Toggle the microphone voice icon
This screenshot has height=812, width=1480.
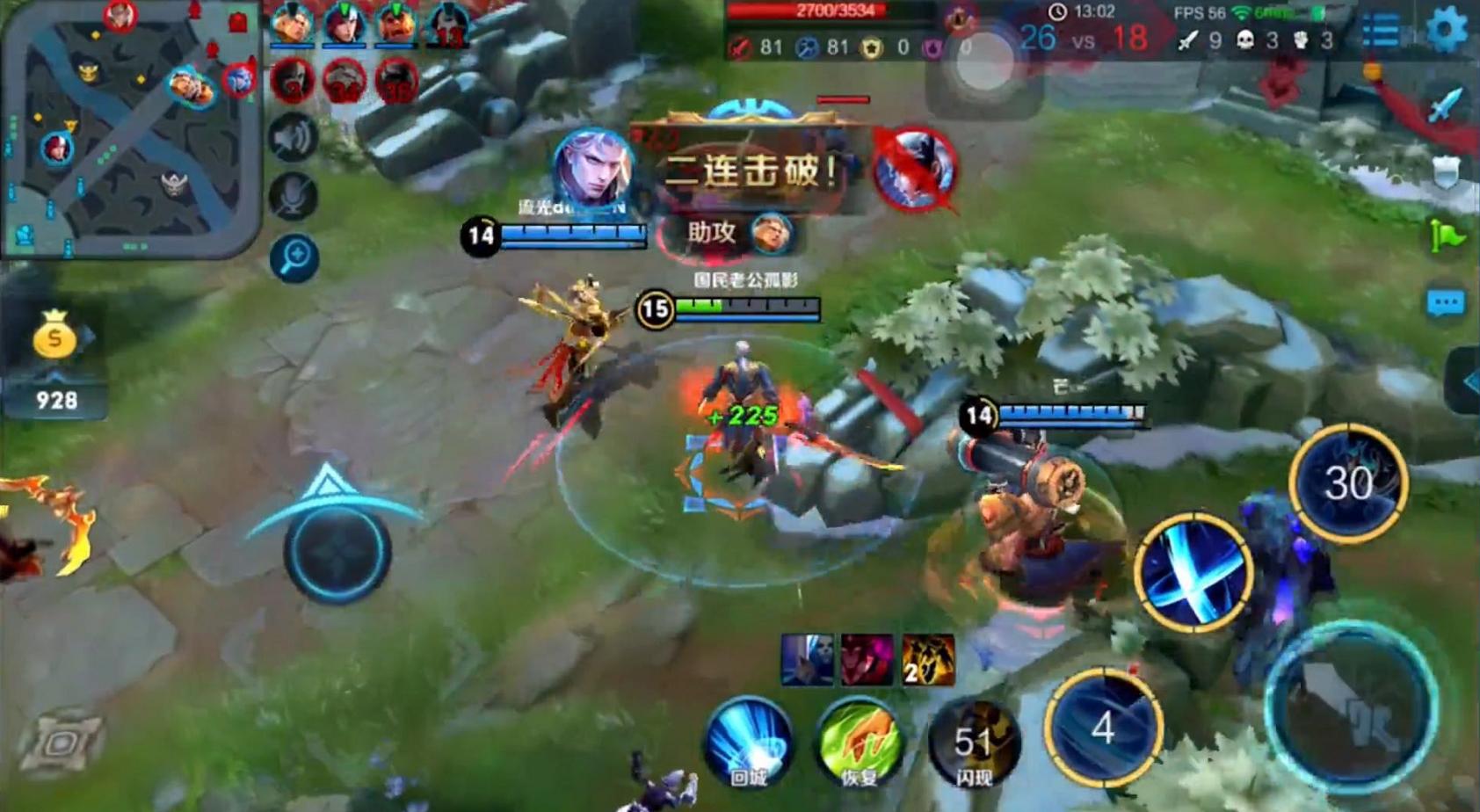(x=294, y=195)
